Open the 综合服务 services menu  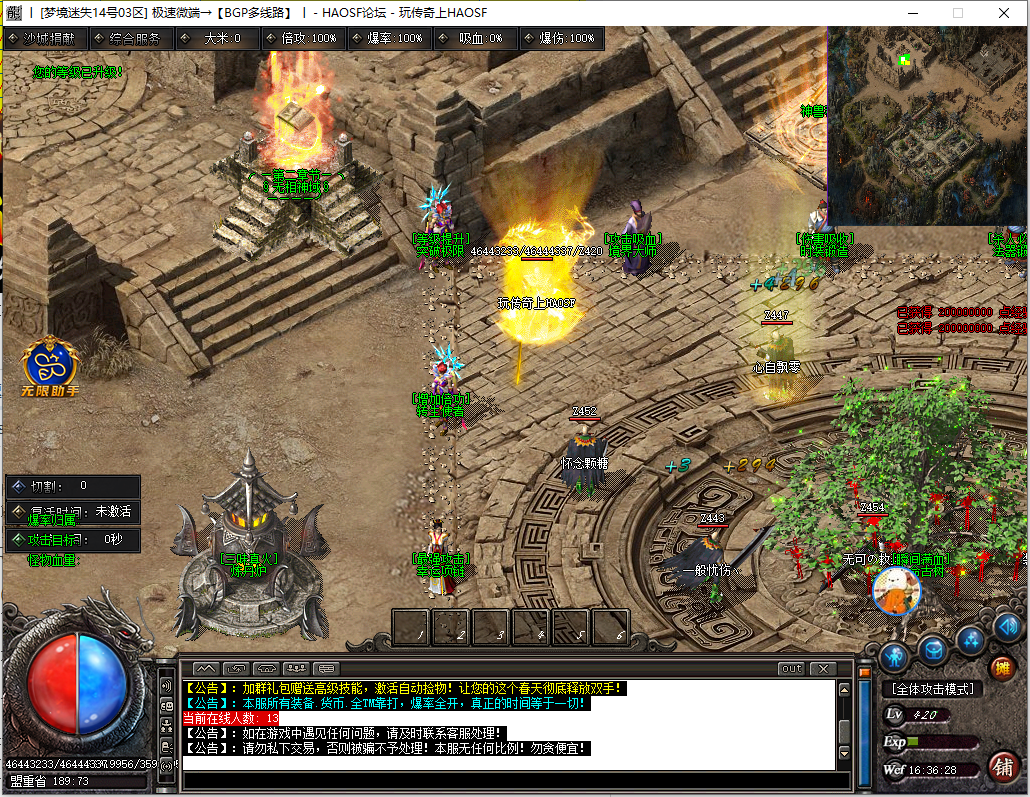tap(132, 38)
